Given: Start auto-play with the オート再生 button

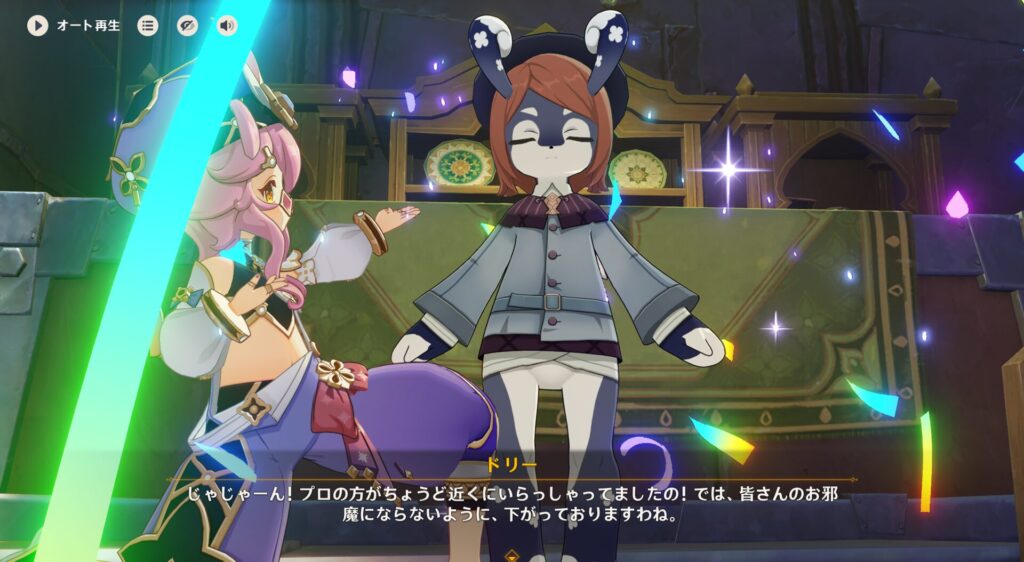Looking at the screenshot, I should click(x=38, y=26).
